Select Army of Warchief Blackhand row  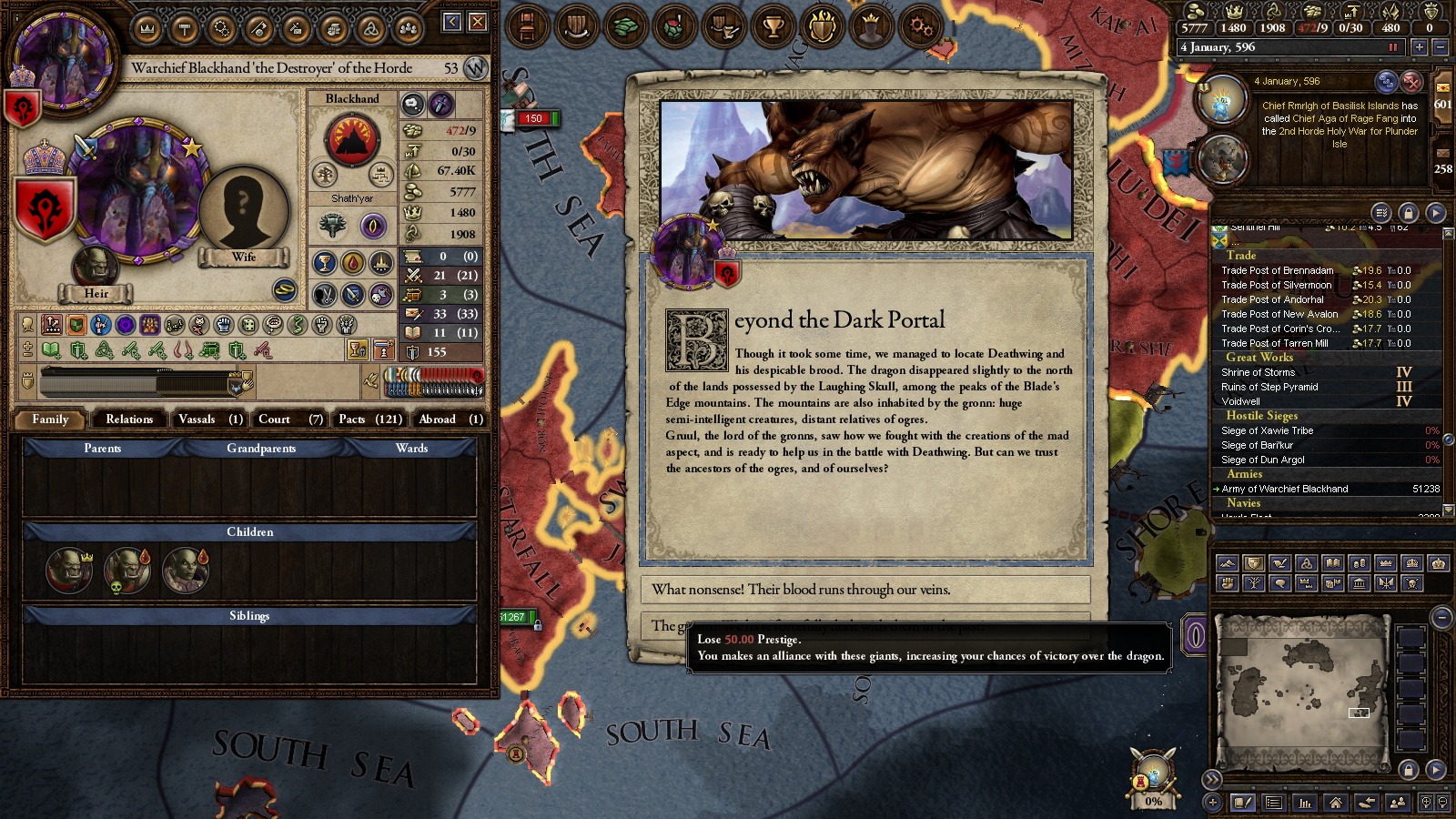tap(1285, 489)
